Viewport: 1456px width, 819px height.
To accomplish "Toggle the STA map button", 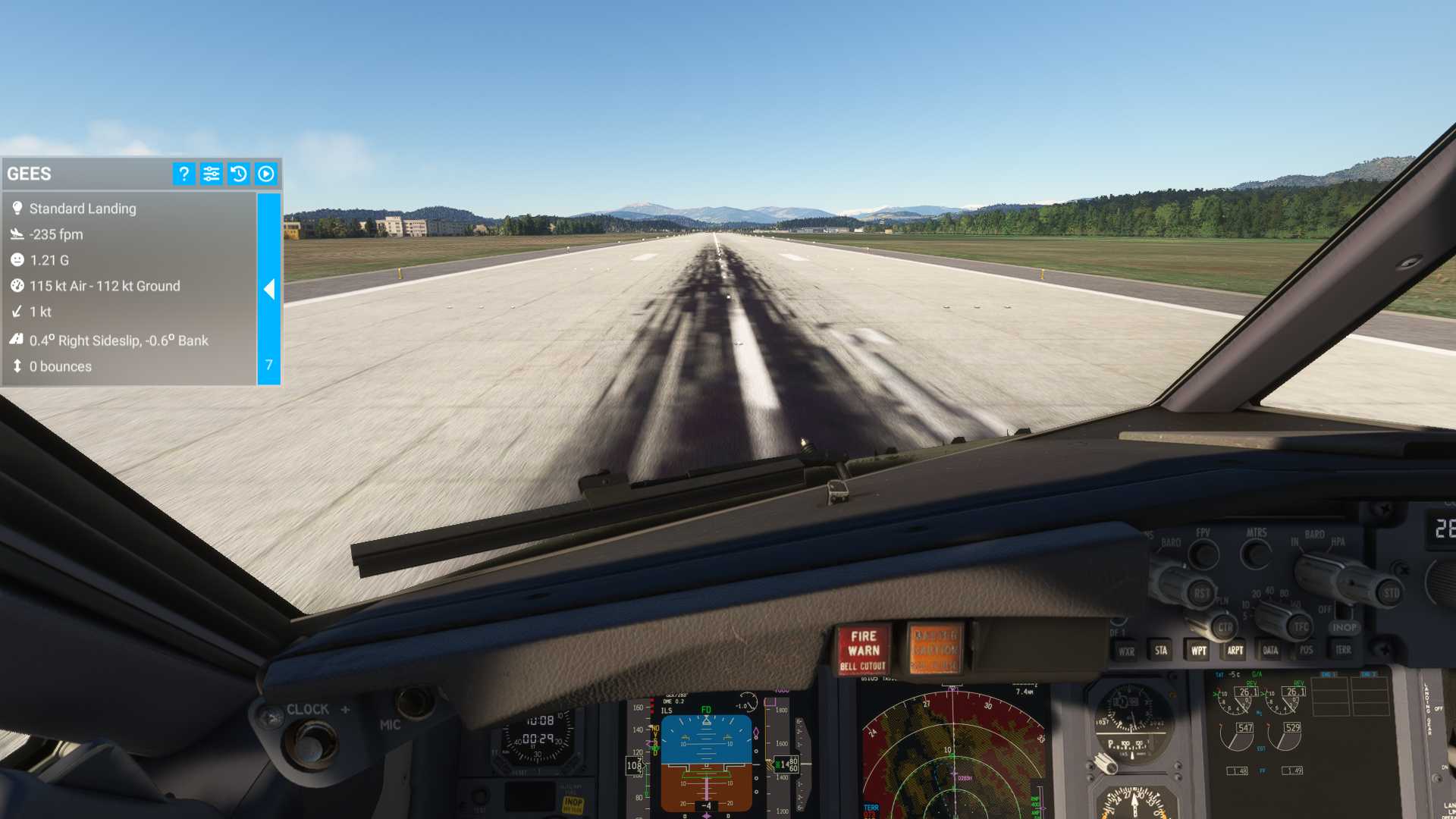I will click(x=1161, y=651).
